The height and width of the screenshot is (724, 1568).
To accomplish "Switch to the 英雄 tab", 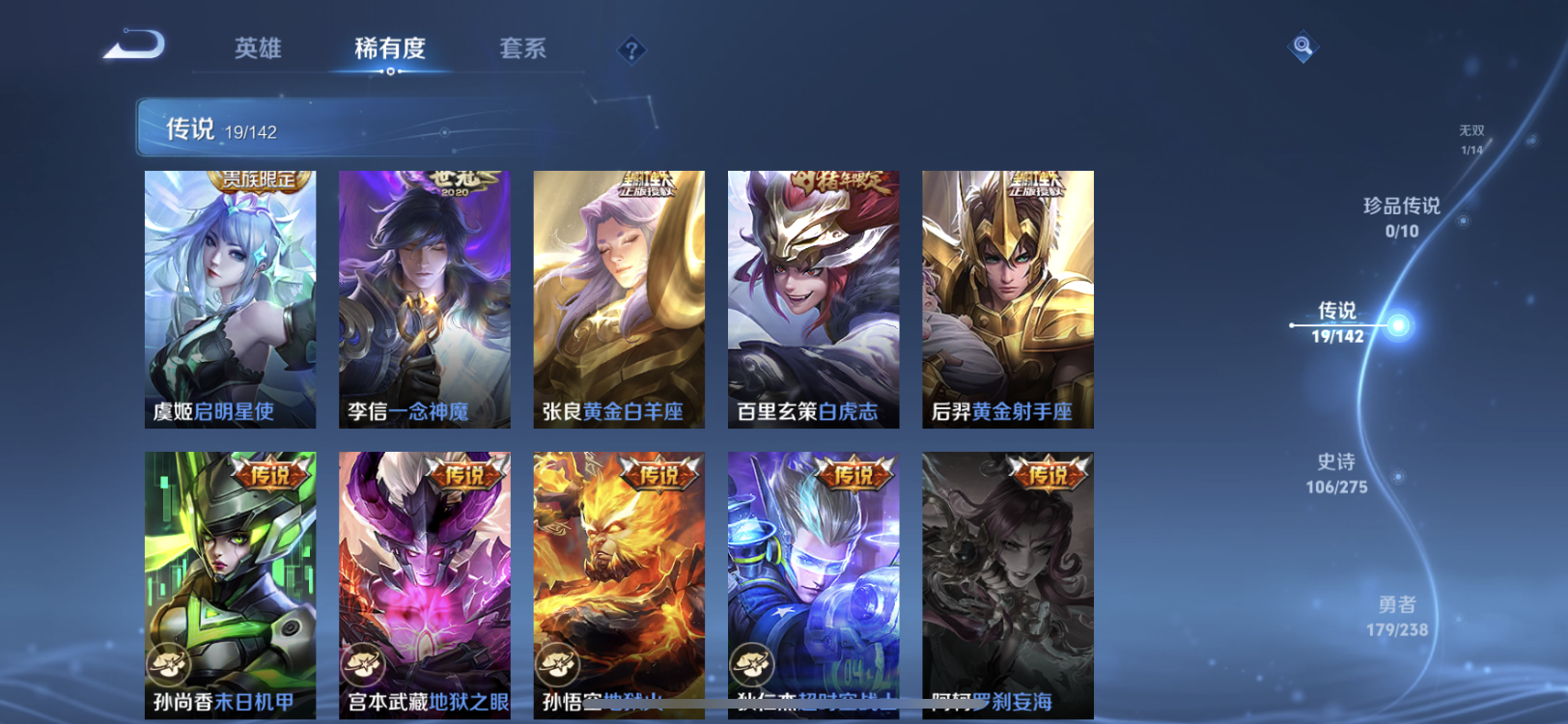I will coord(255,49).
